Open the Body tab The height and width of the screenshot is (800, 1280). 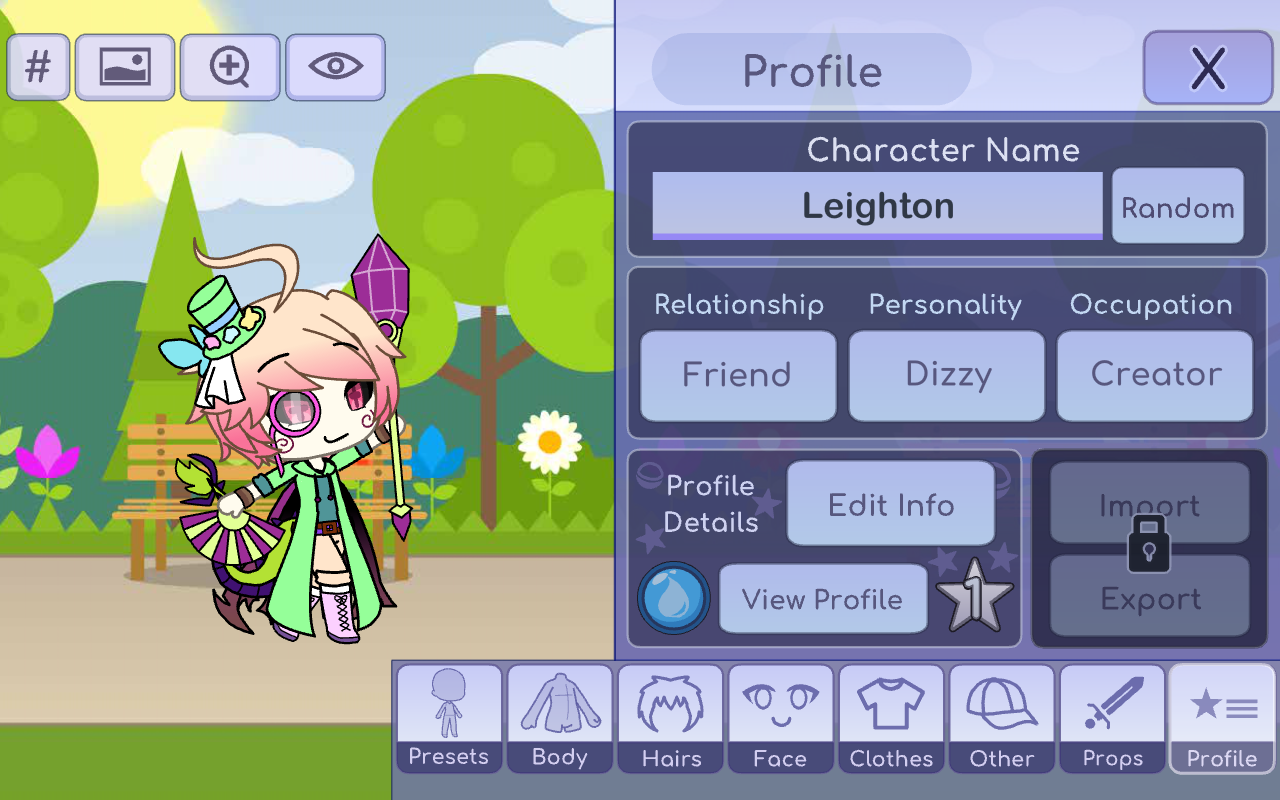point(560,718)
